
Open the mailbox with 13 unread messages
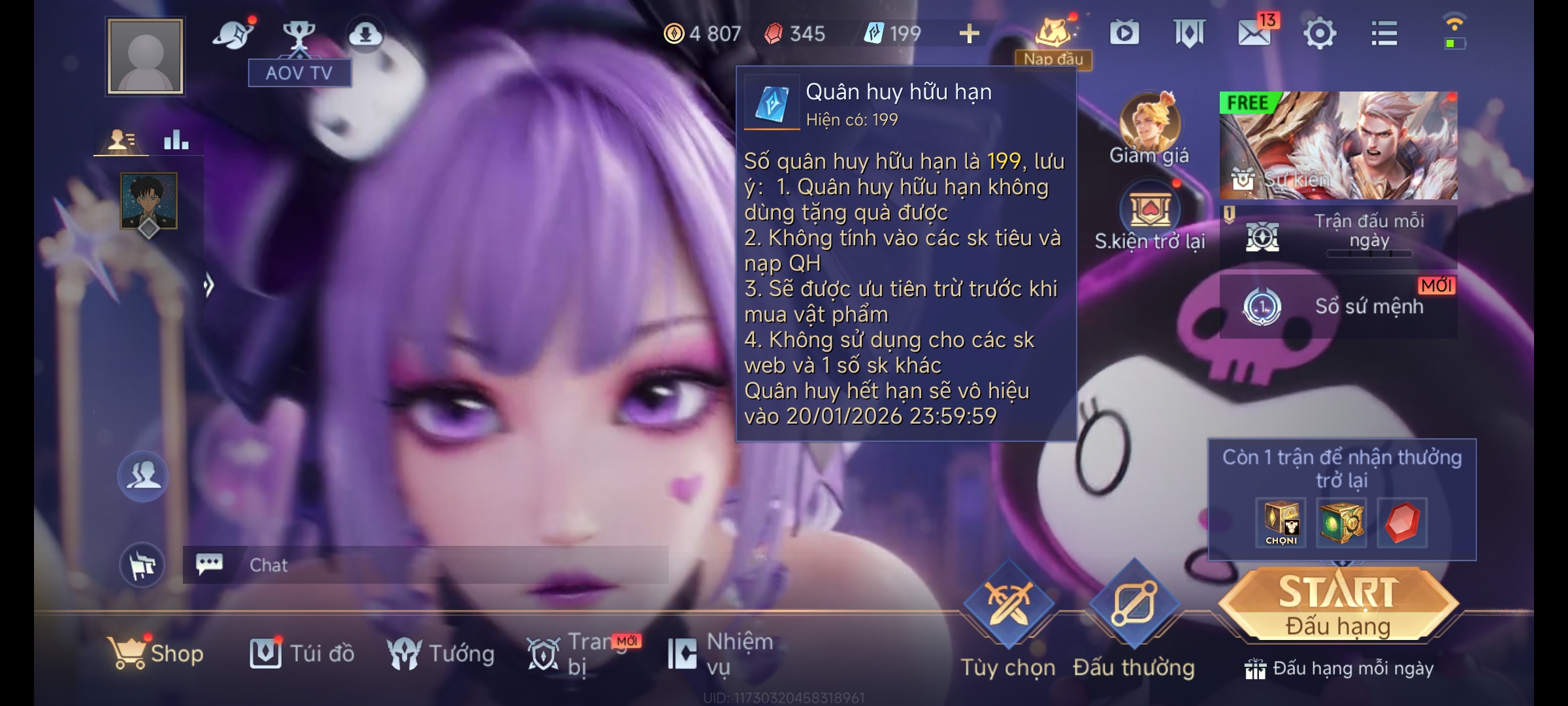[1256, 34]
